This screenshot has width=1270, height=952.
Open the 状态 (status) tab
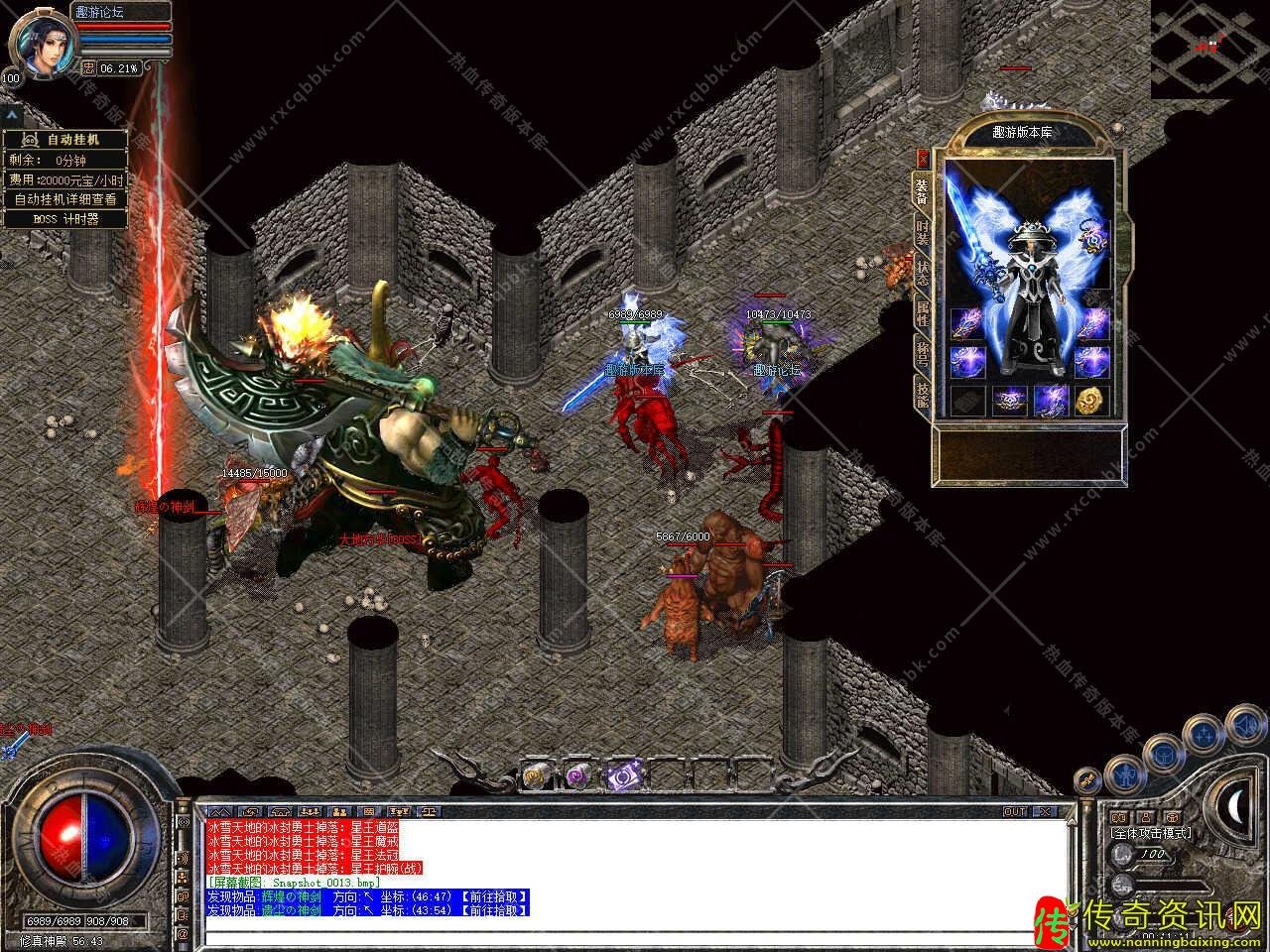coord(922,274)
